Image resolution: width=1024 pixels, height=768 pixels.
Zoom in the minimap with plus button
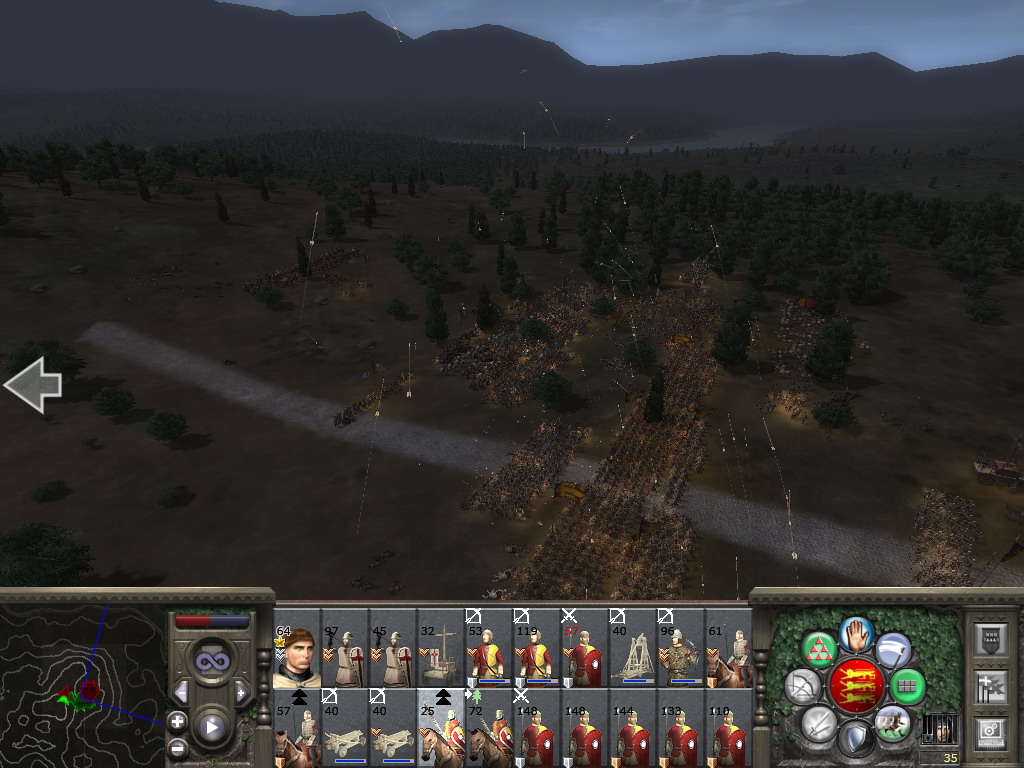click(177, 720)
